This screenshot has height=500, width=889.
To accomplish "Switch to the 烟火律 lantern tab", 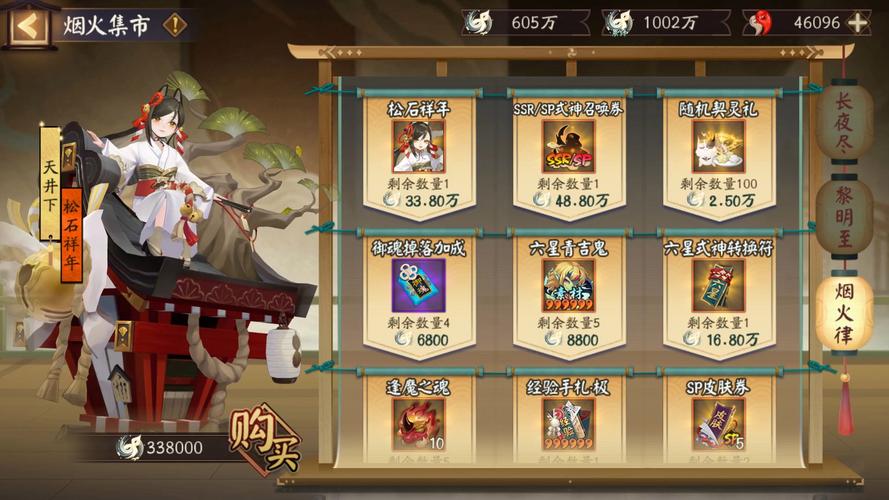I will pos(844,312).
